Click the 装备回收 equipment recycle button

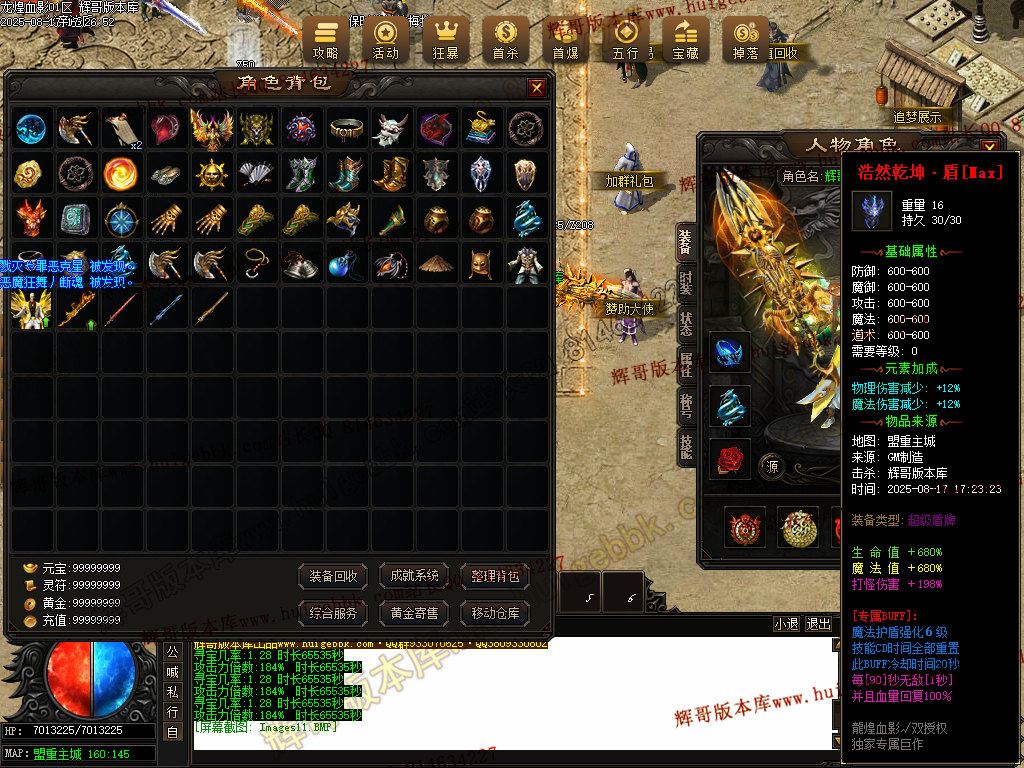click(x=333, y=576)
